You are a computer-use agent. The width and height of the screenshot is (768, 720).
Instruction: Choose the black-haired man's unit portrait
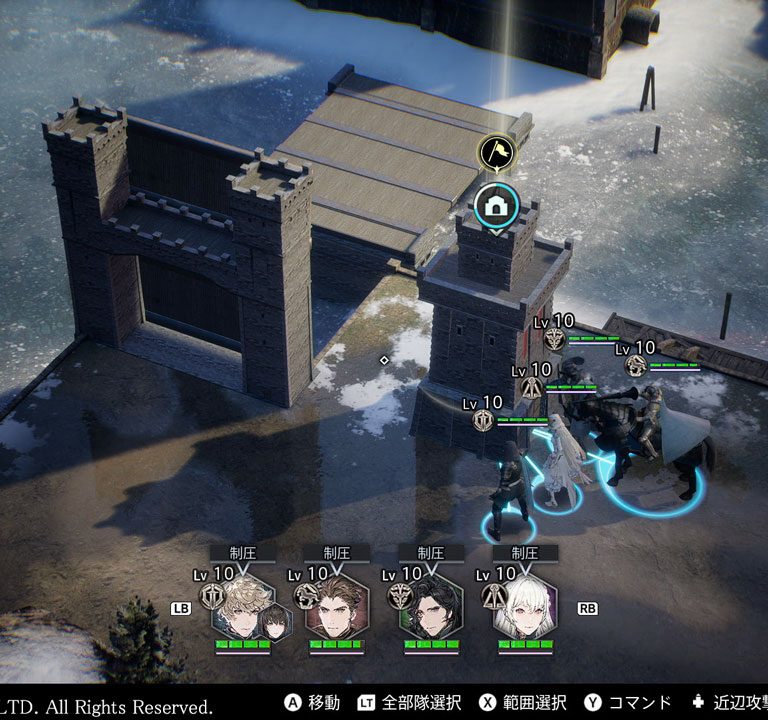pyautogui.click(x=431, y=606)
